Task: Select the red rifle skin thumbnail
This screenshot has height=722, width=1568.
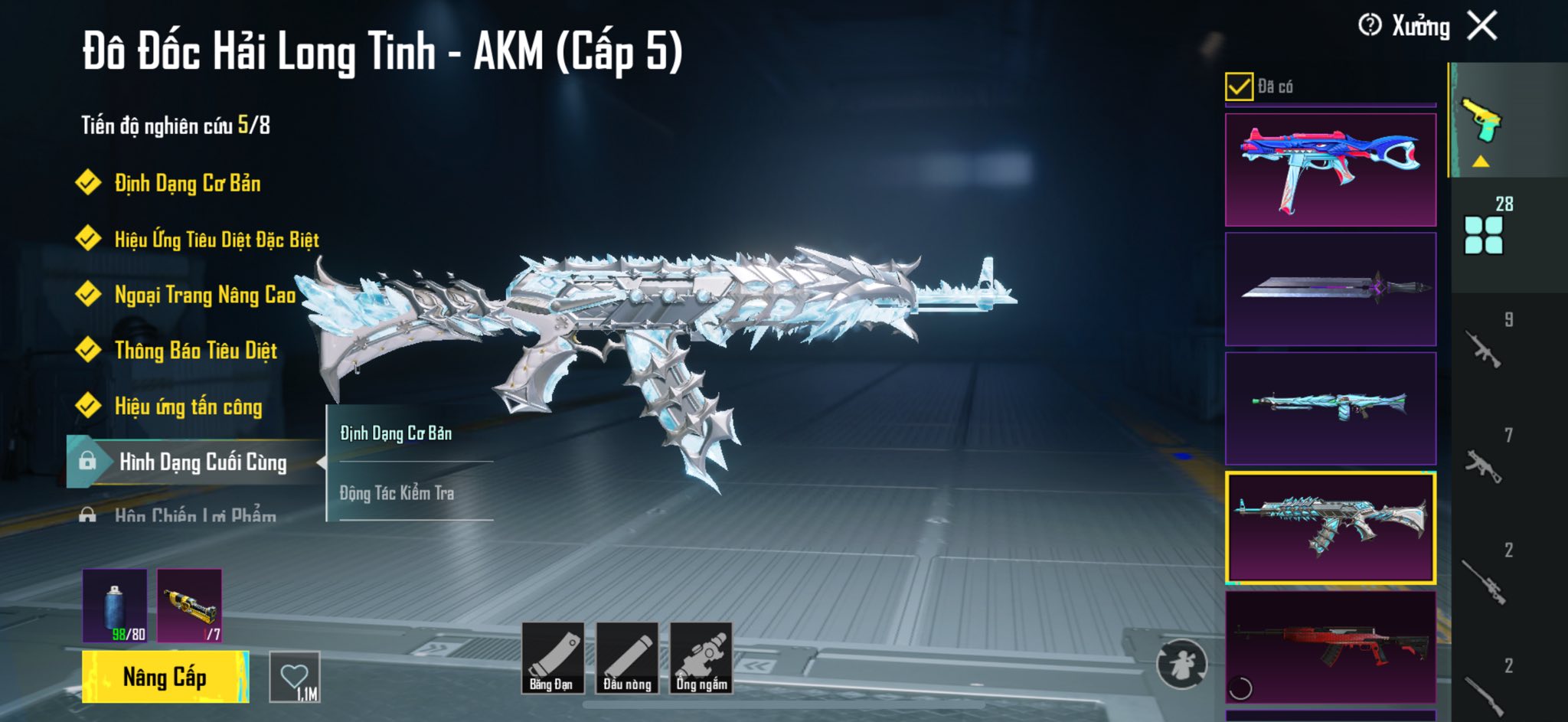Action: (1331, 647)
